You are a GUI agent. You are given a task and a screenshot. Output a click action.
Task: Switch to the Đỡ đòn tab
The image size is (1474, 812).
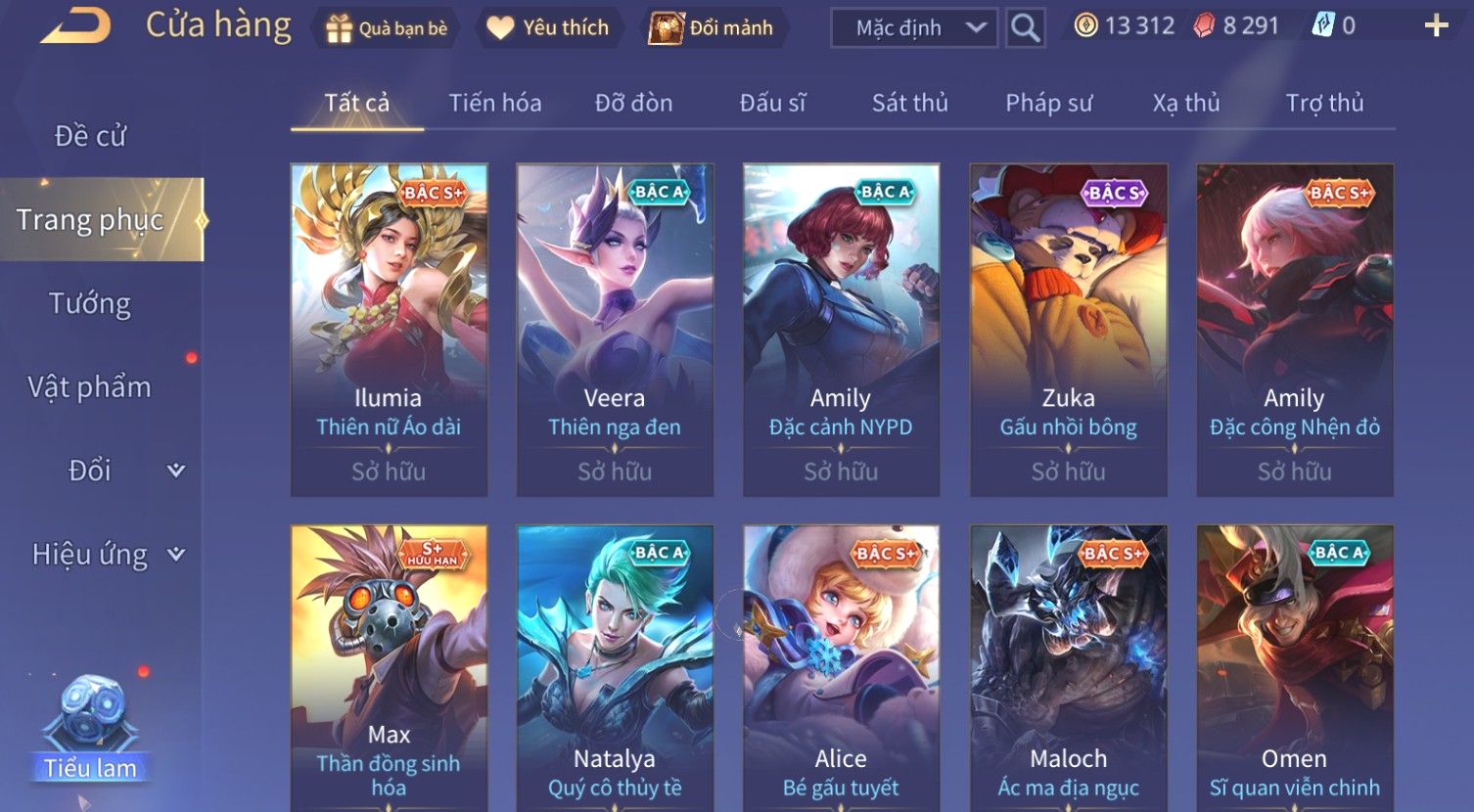click(633, 103)
